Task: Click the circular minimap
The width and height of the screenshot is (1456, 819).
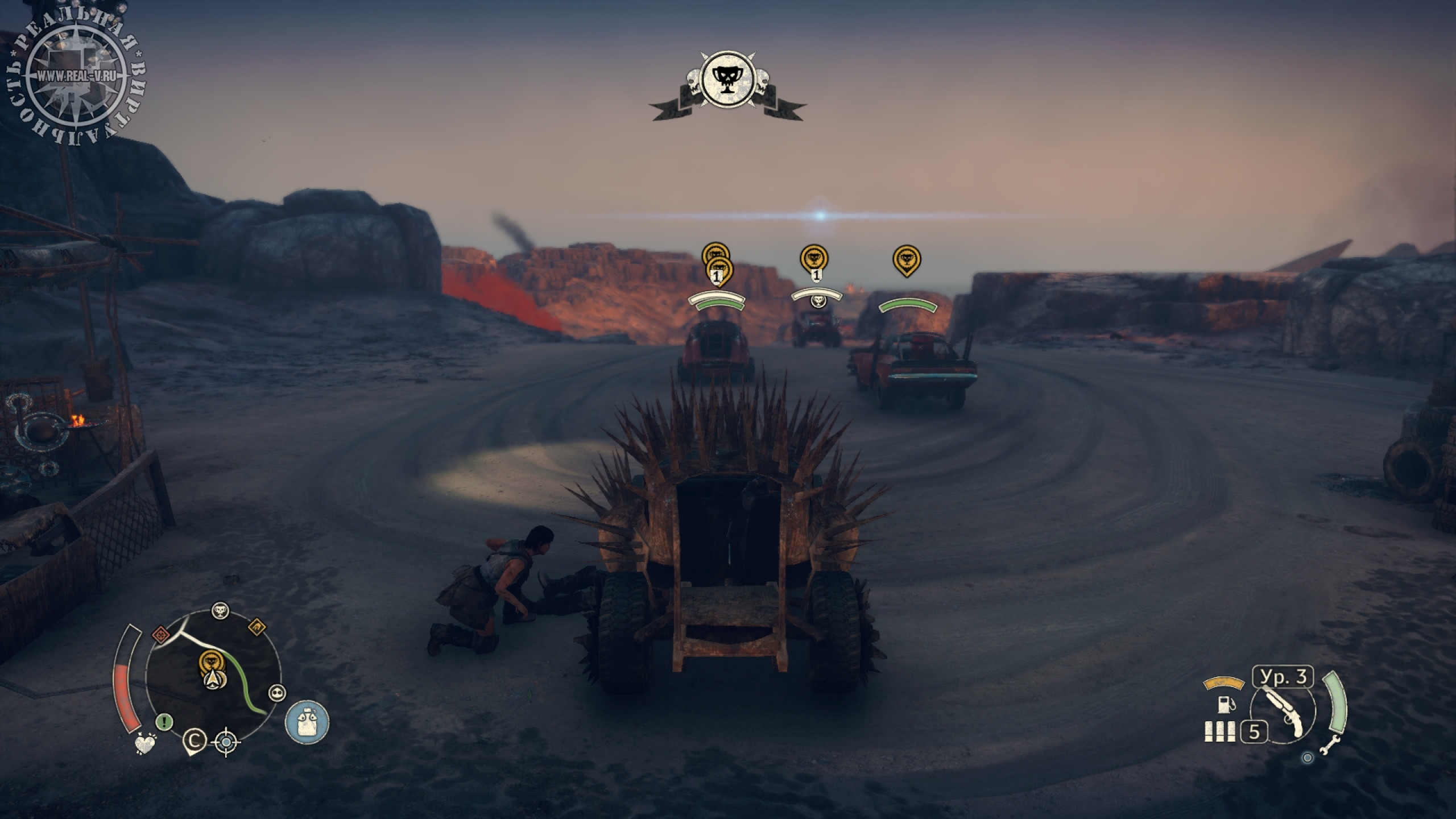Action: point(213,677)
